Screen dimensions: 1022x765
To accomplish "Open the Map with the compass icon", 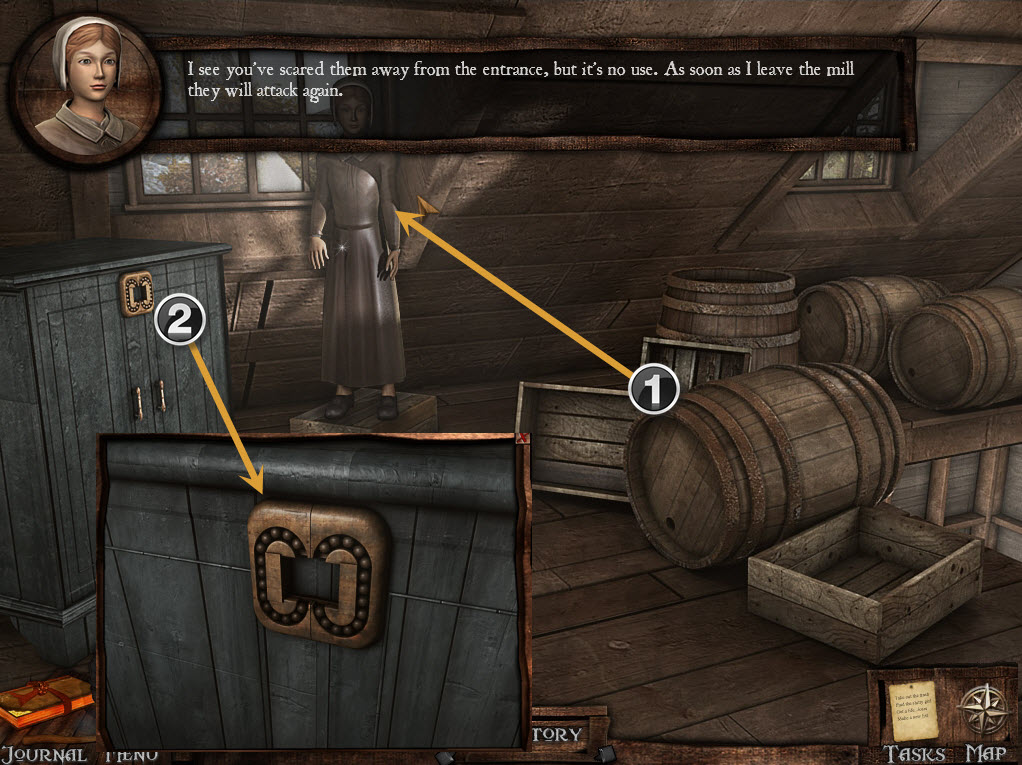I will (983, 710).
